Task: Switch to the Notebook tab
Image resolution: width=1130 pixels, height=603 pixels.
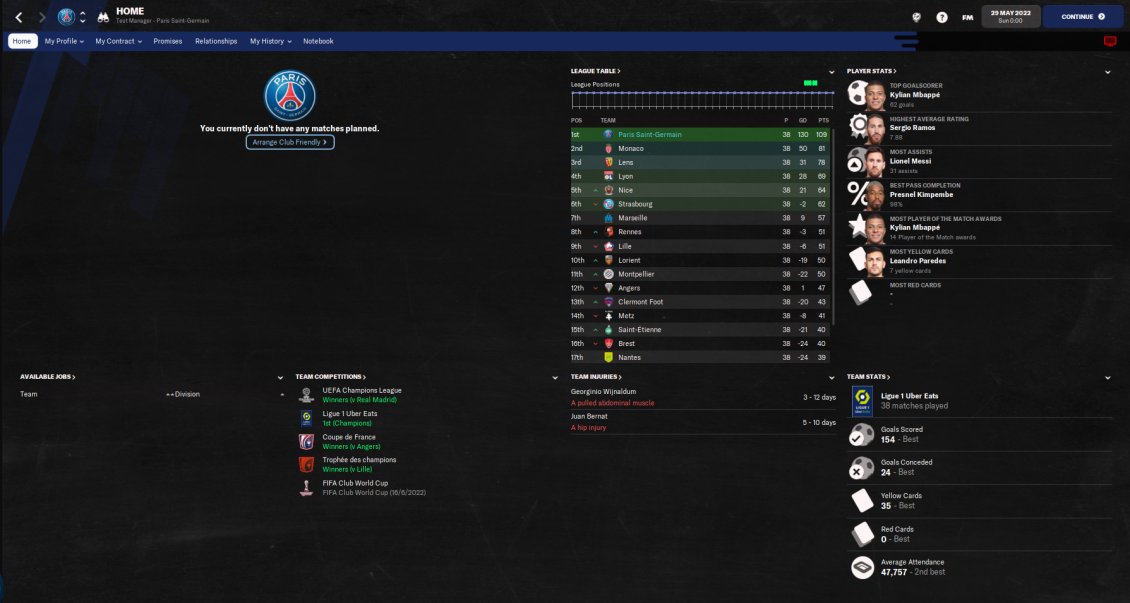Action: tap(318, 41)
